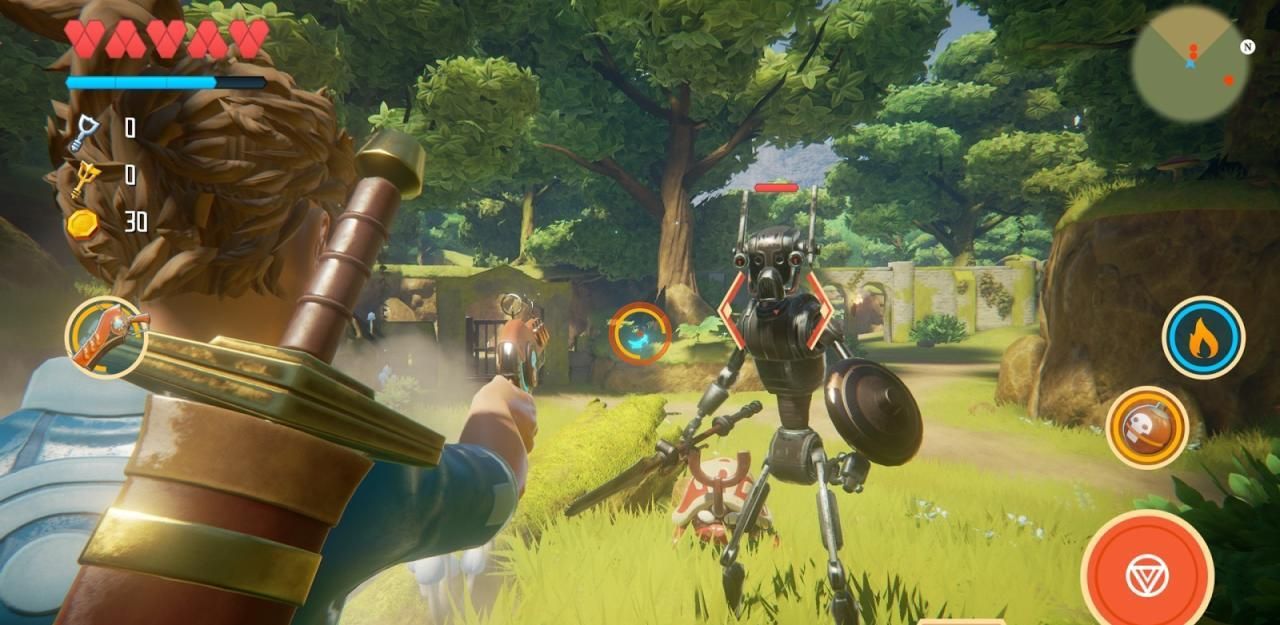
Task: Tap the large red shield action button
Action: coord(1146,572)
